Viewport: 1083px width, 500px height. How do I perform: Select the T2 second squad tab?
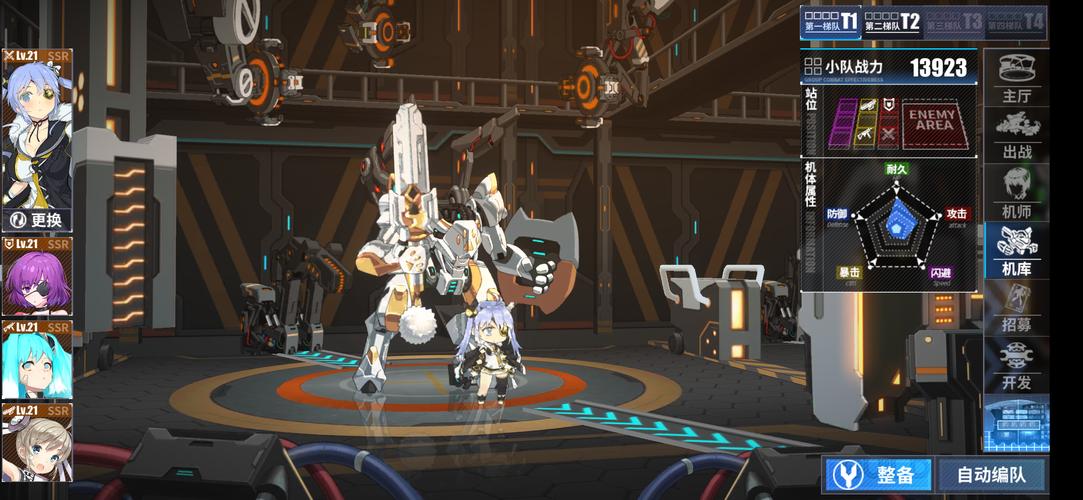pos(892,21)
